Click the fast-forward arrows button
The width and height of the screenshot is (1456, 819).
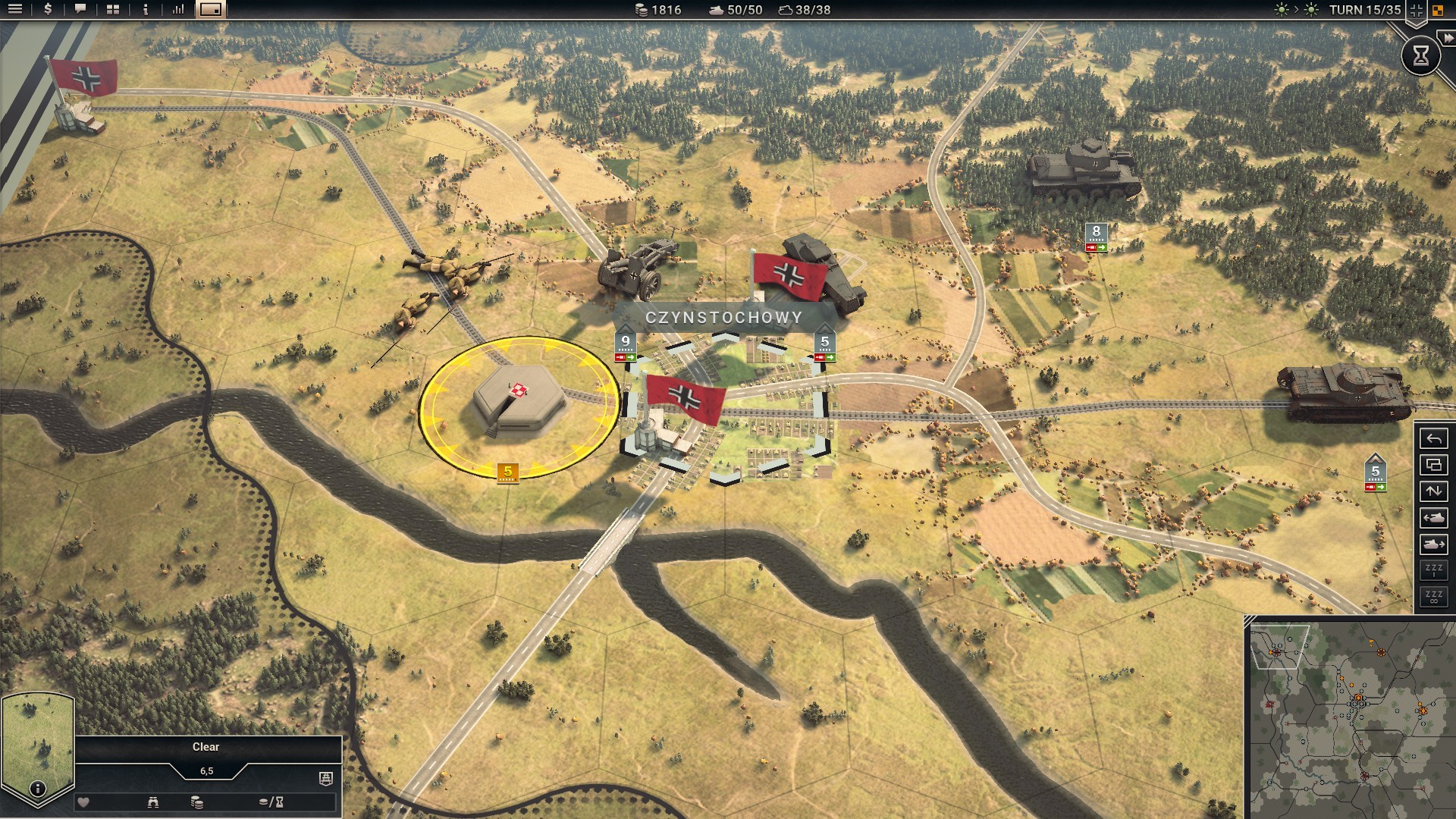pyautogui.click(x=1448, y=37)
